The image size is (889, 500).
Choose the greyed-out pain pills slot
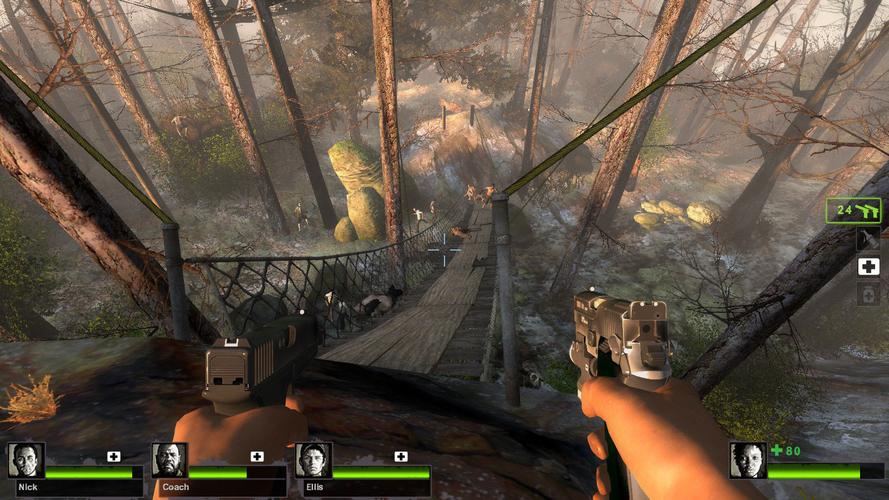868,294
